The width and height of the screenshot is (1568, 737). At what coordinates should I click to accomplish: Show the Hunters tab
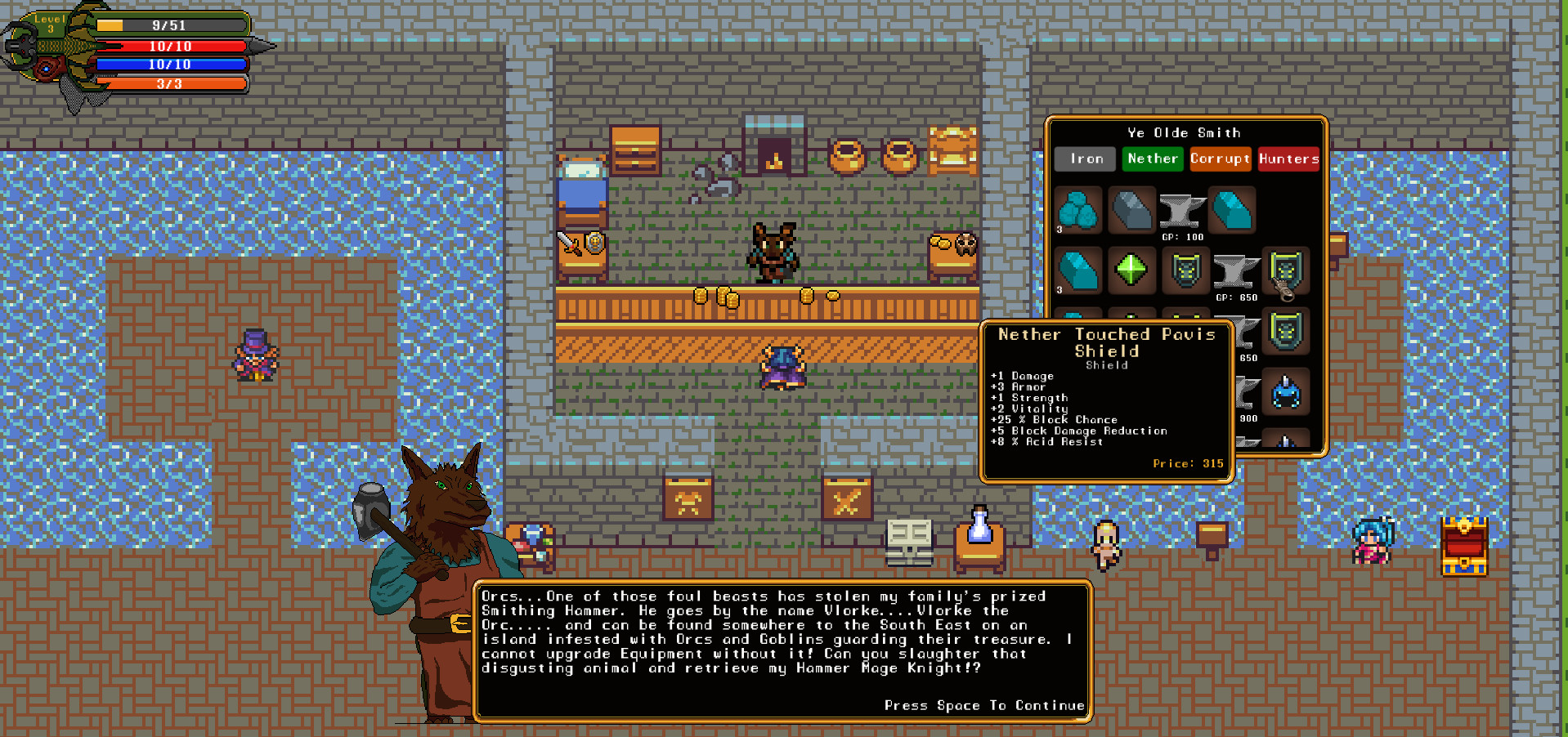coord(1288,159)
